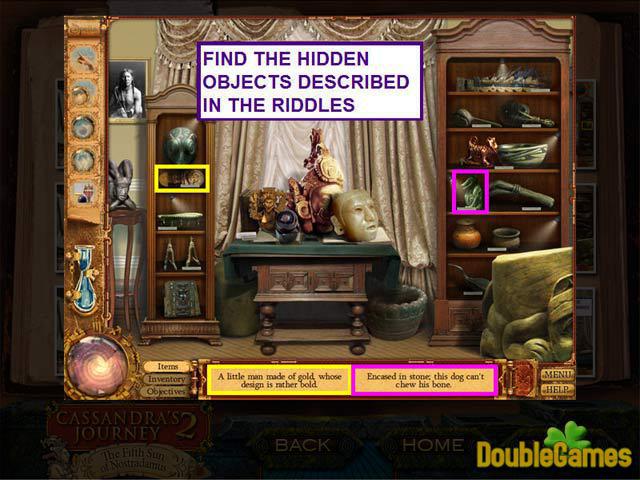
Task: Show the Objectives tab
Action: tap(167, 392)
